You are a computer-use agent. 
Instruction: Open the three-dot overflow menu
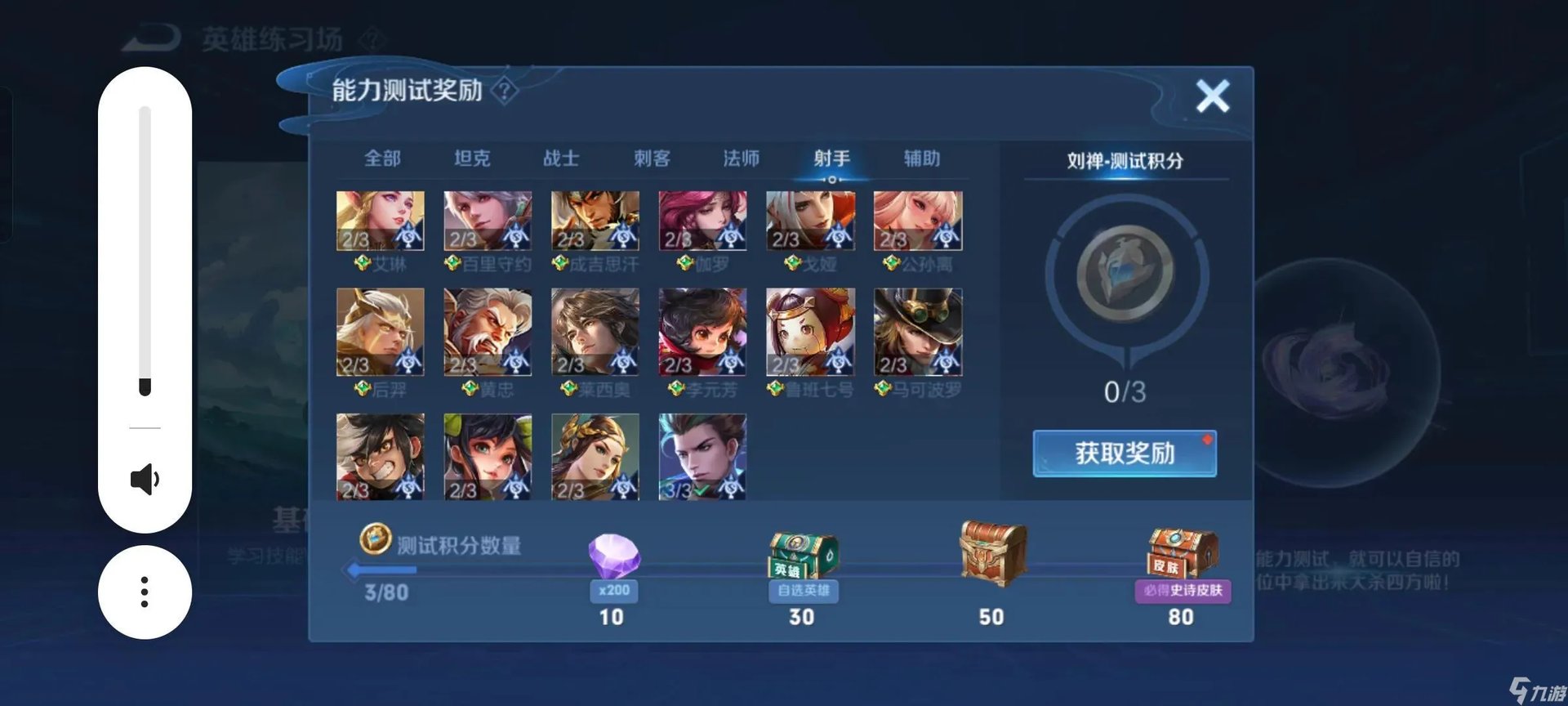click(145, 591)
